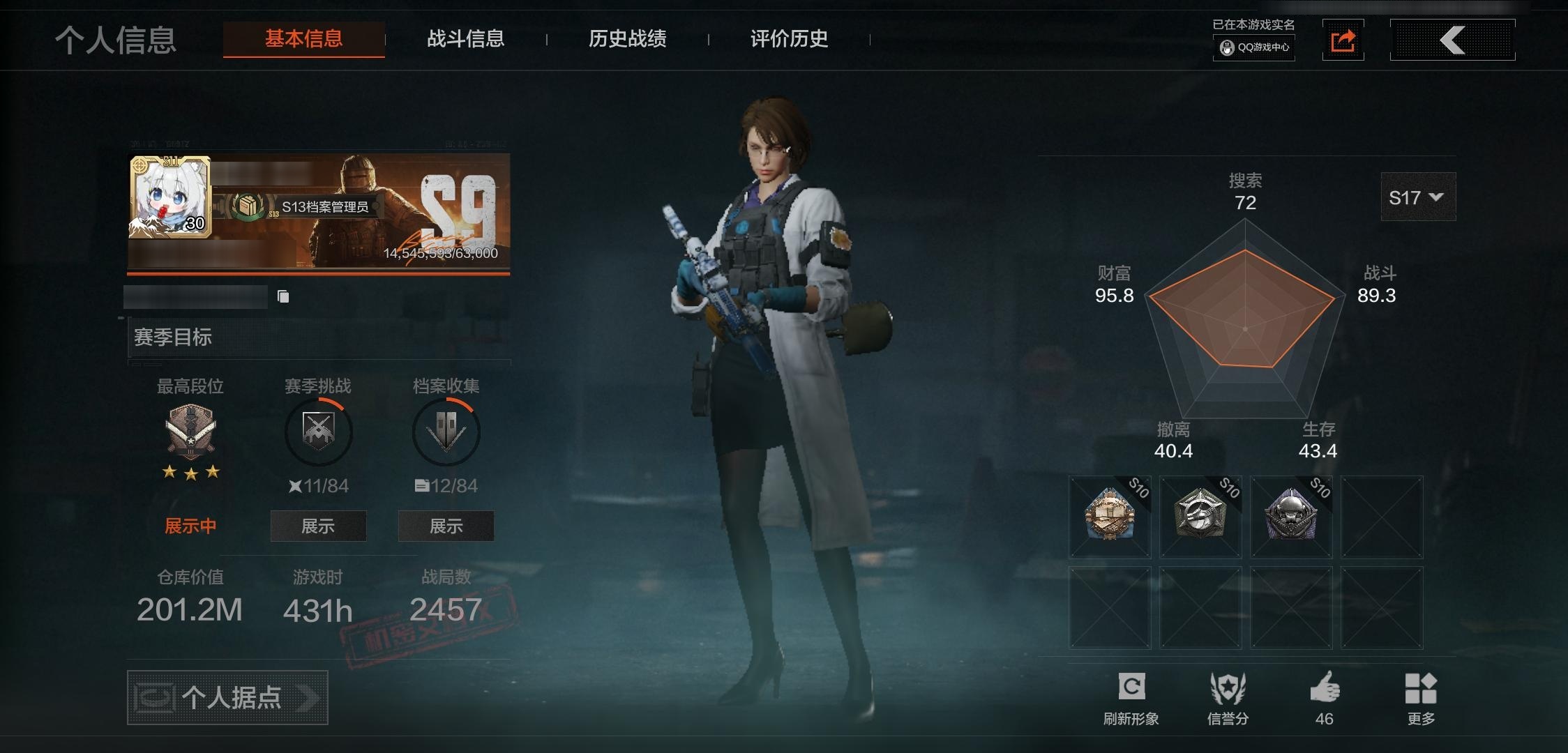Click the 赛季挑战 challenge emblem
Image resolution: width=1568 pixels, height=753 pixels.
pyautogui.click(x=318, y=431)
